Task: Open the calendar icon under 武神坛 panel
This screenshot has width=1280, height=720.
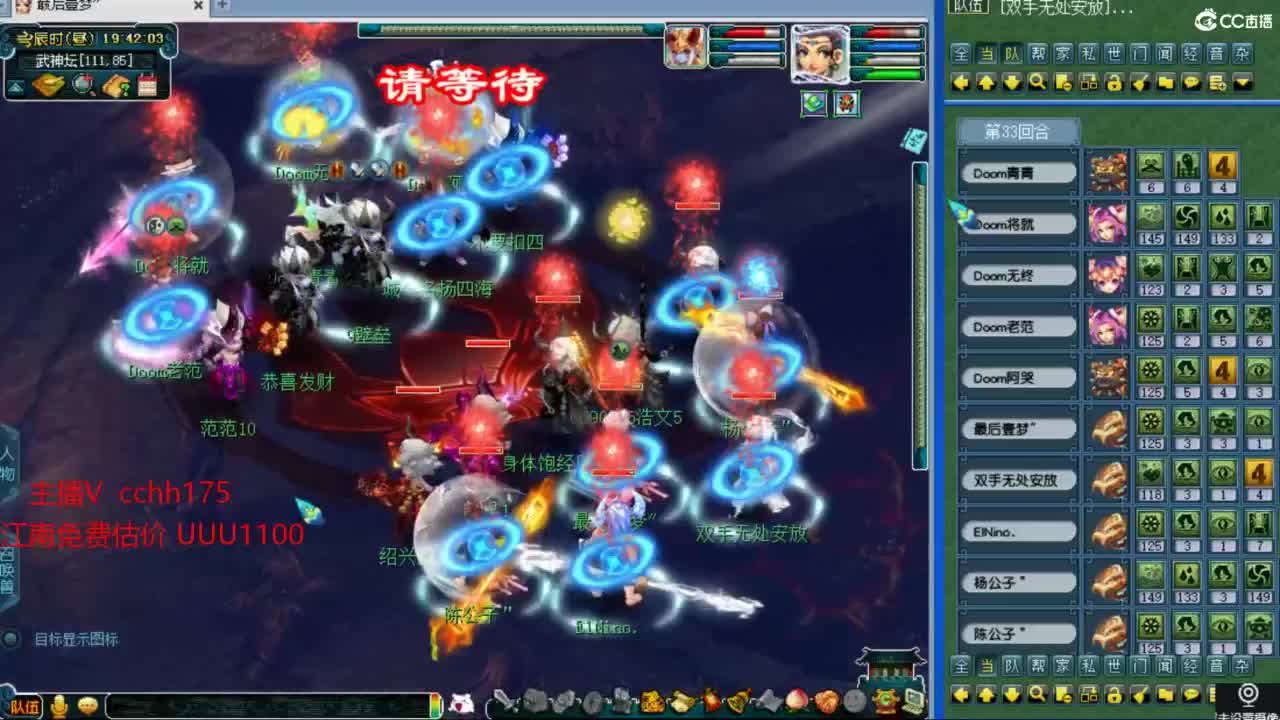Action: [147, 85]
